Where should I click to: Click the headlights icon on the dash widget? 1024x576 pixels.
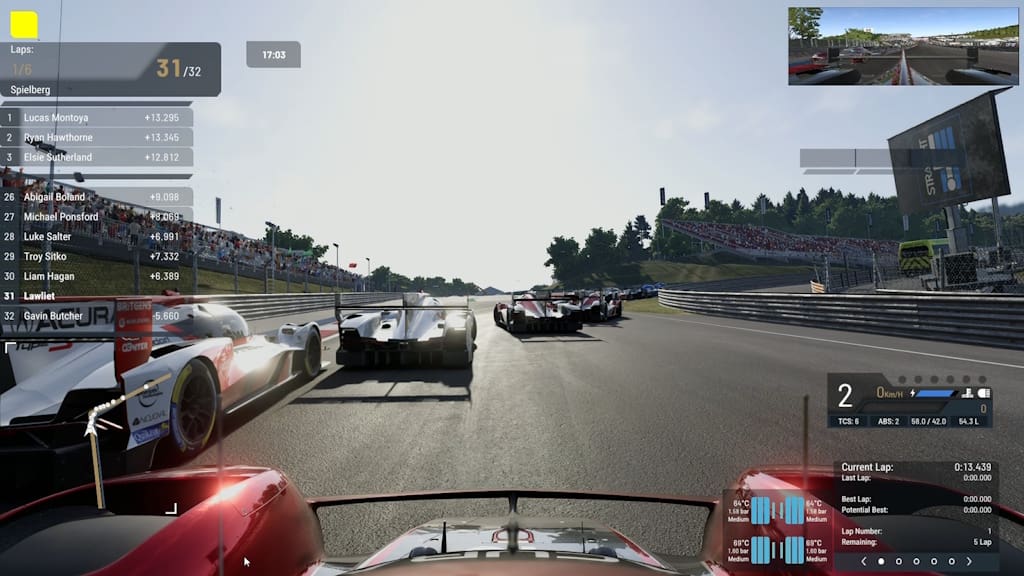(x=984, y=393)
